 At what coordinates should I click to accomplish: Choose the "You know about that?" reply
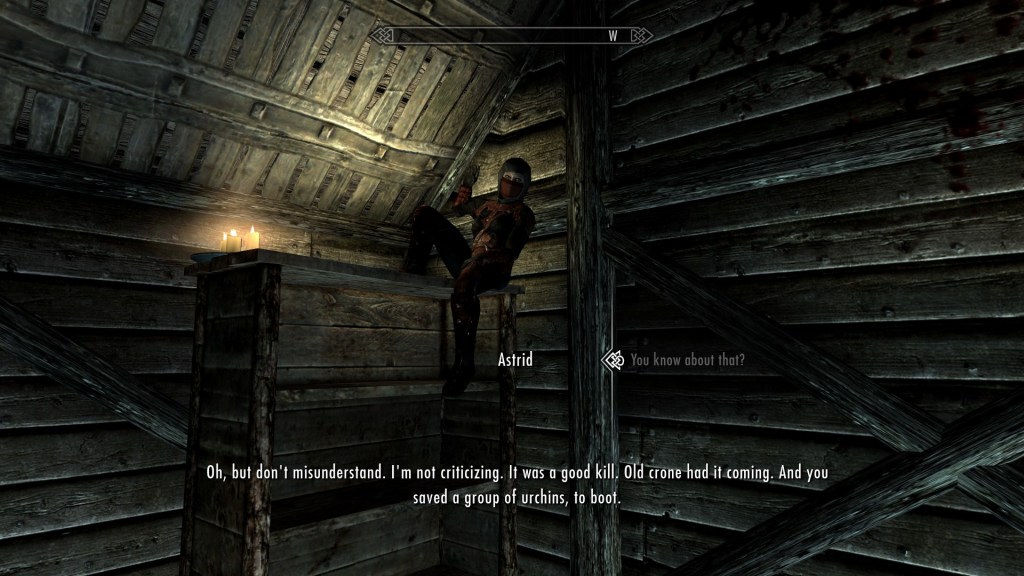coord(687,360)
